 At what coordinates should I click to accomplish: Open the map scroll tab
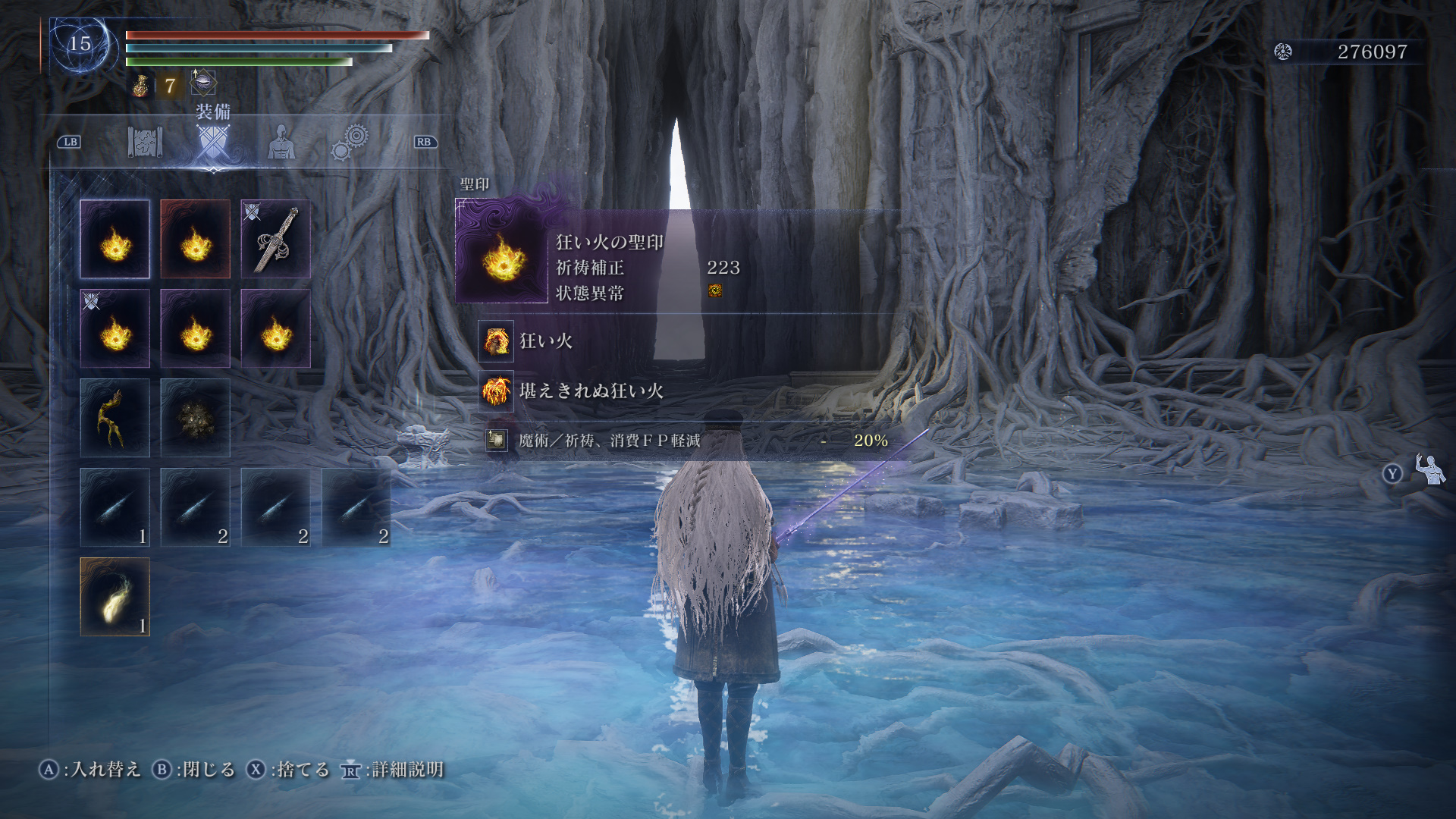click(145, 142)
